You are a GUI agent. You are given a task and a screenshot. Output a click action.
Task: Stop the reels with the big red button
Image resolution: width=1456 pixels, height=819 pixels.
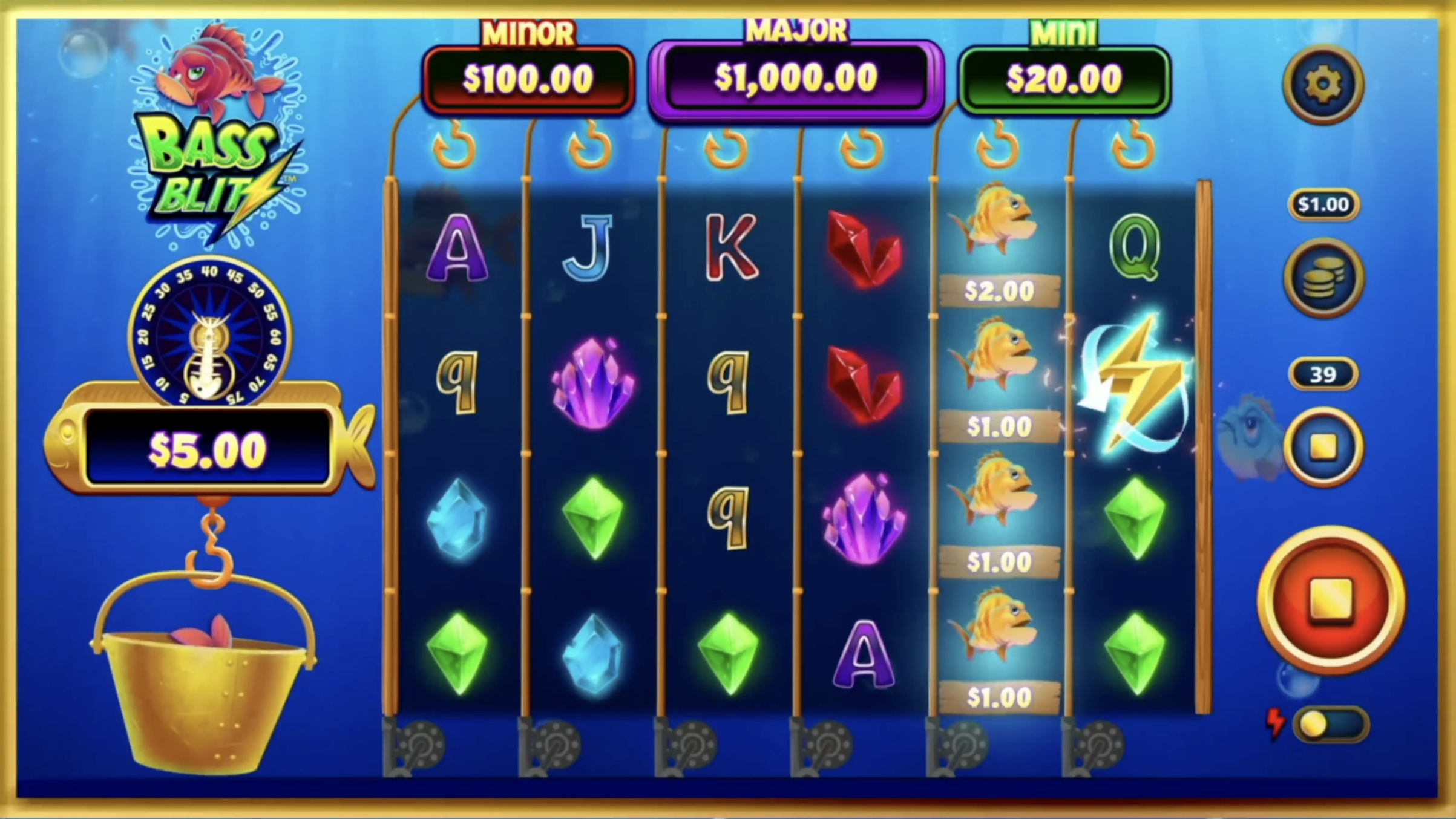pyautogui.click(x=1330, y=600)
